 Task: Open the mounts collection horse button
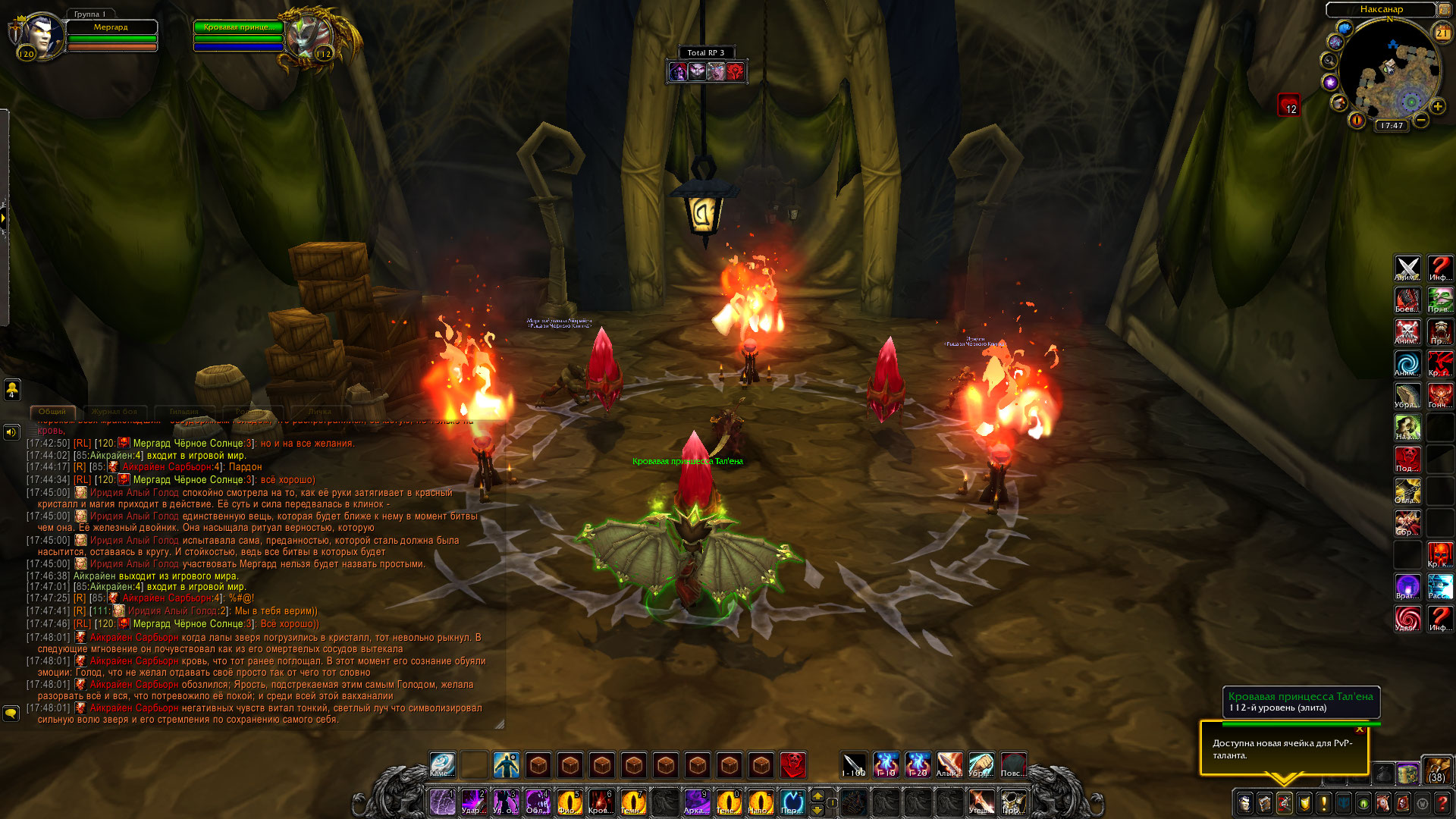[1383, 802]
